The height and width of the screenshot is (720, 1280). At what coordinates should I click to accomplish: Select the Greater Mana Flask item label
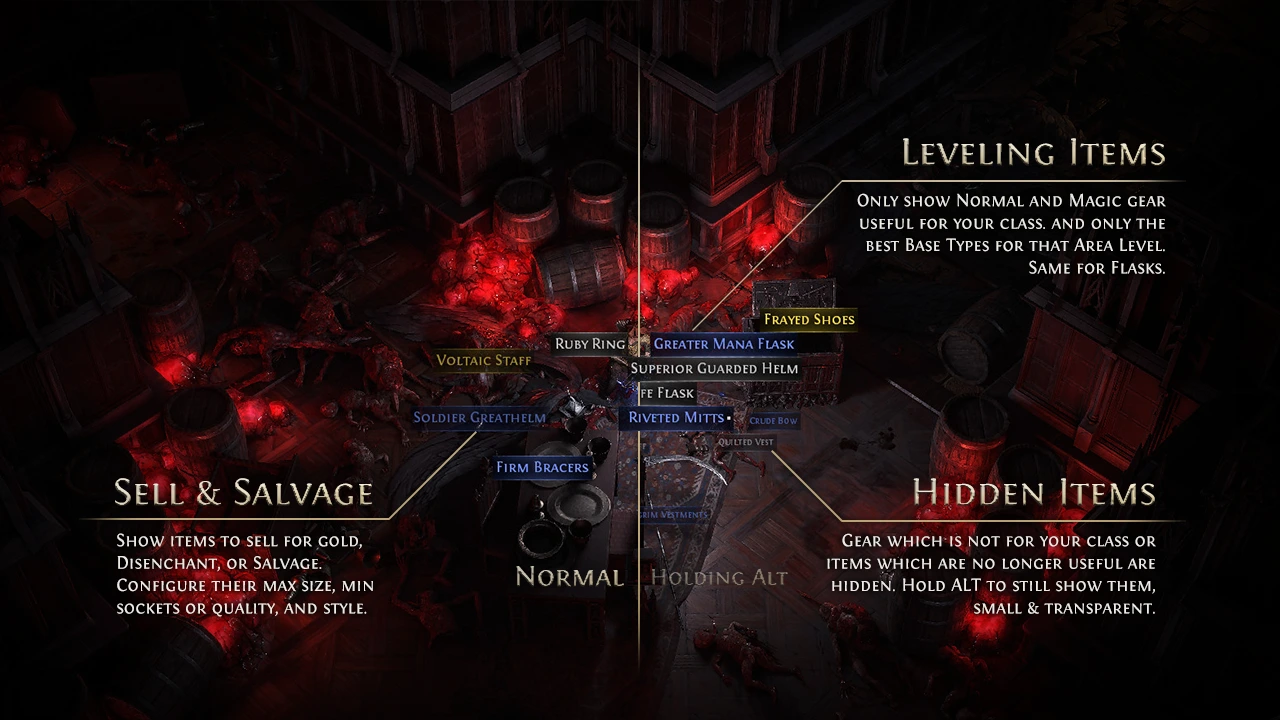(724, 344)
